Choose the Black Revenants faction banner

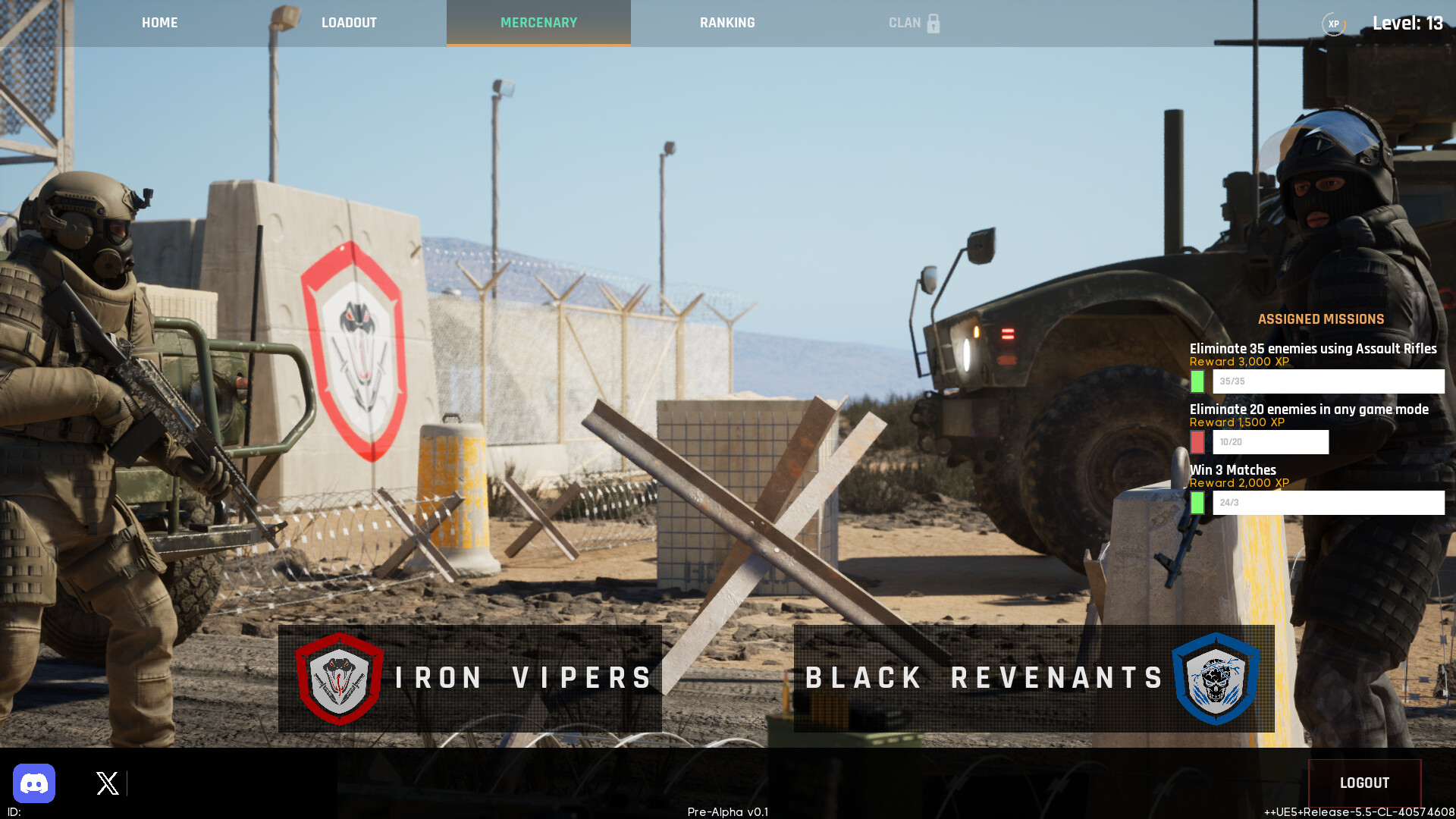[1031, 677]
